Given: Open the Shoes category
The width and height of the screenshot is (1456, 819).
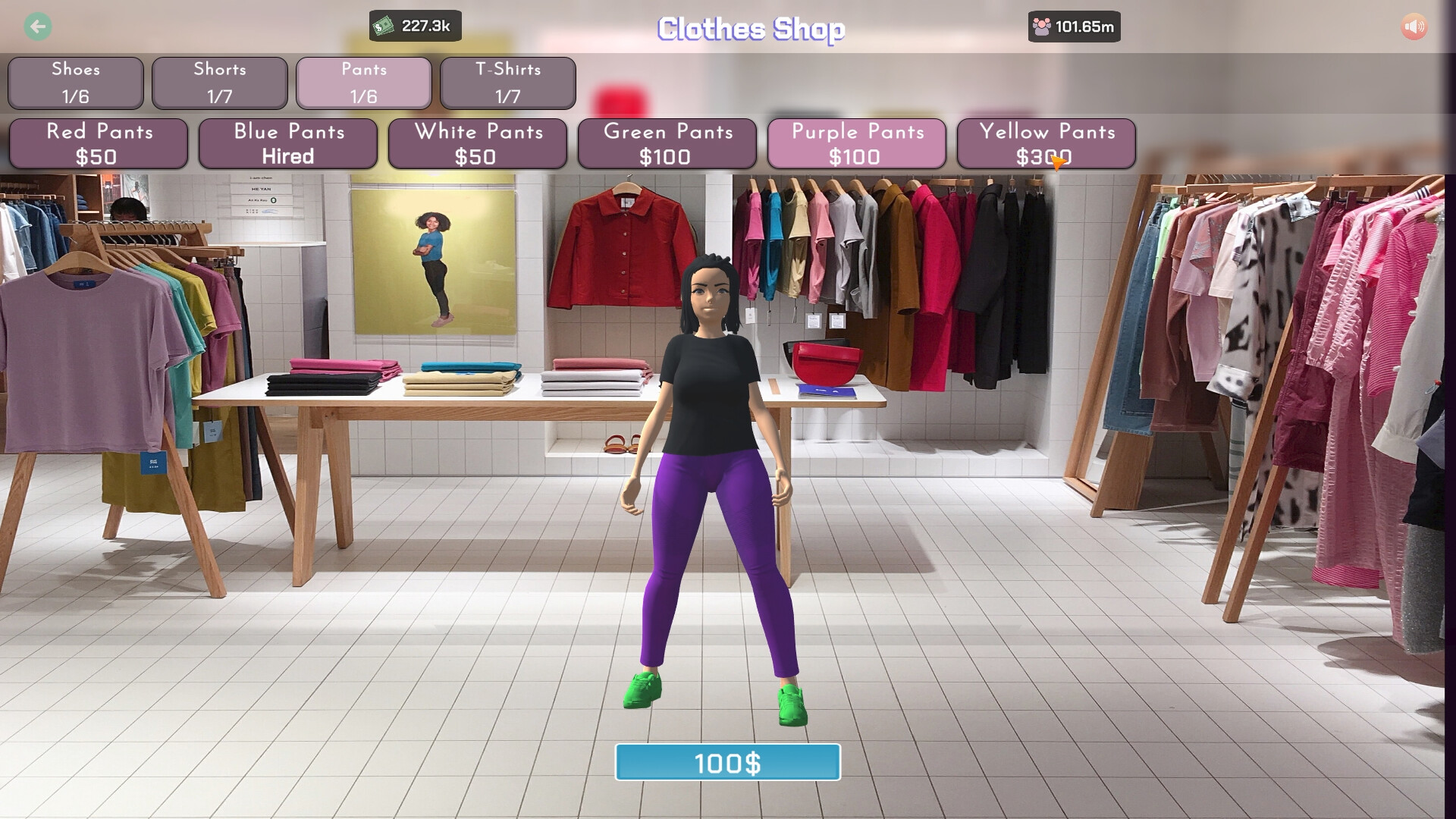Looking at the screenshot, I should (x=75, y=83).
